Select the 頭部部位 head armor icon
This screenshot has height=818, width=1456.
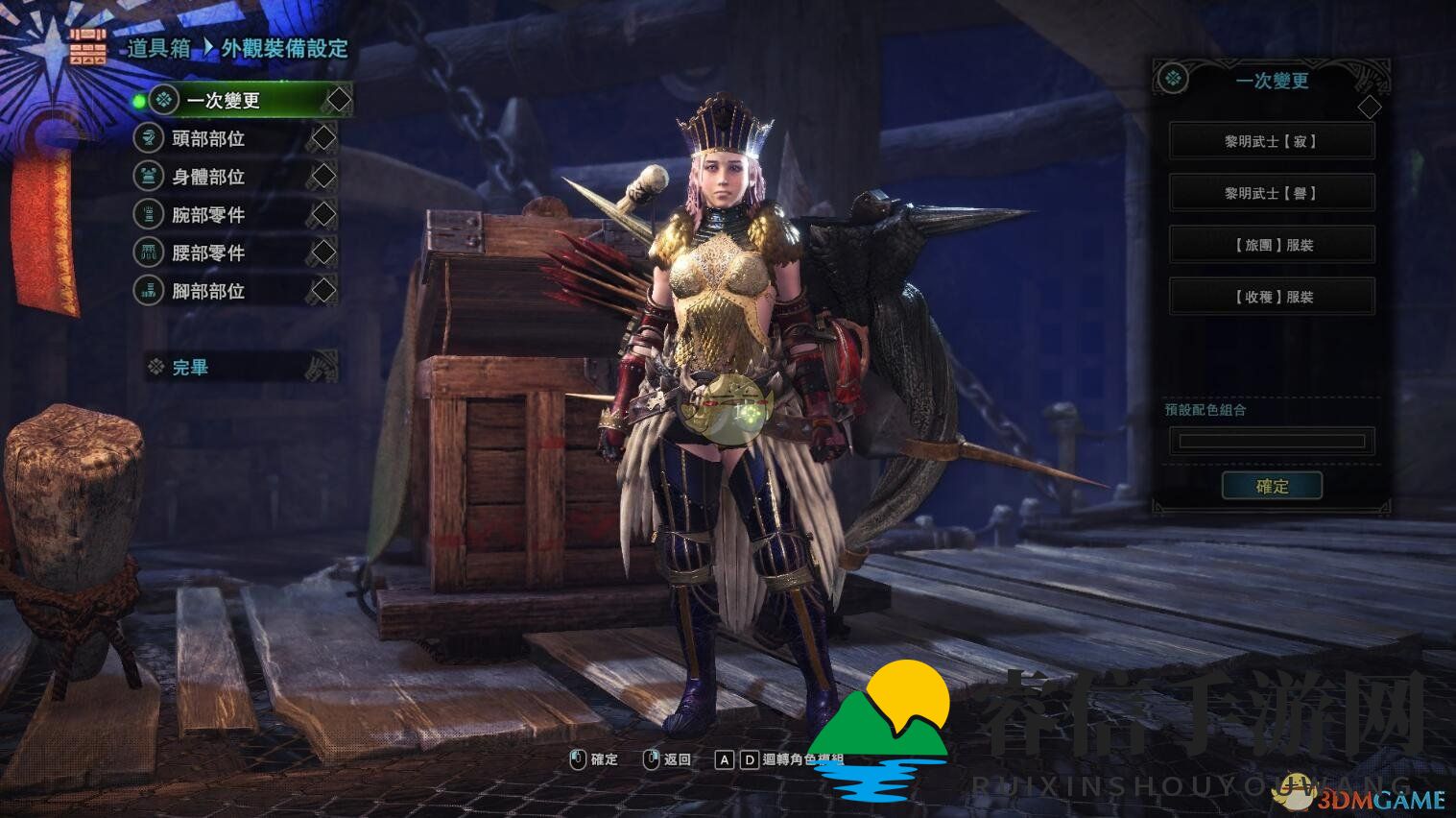pos(149,138)
